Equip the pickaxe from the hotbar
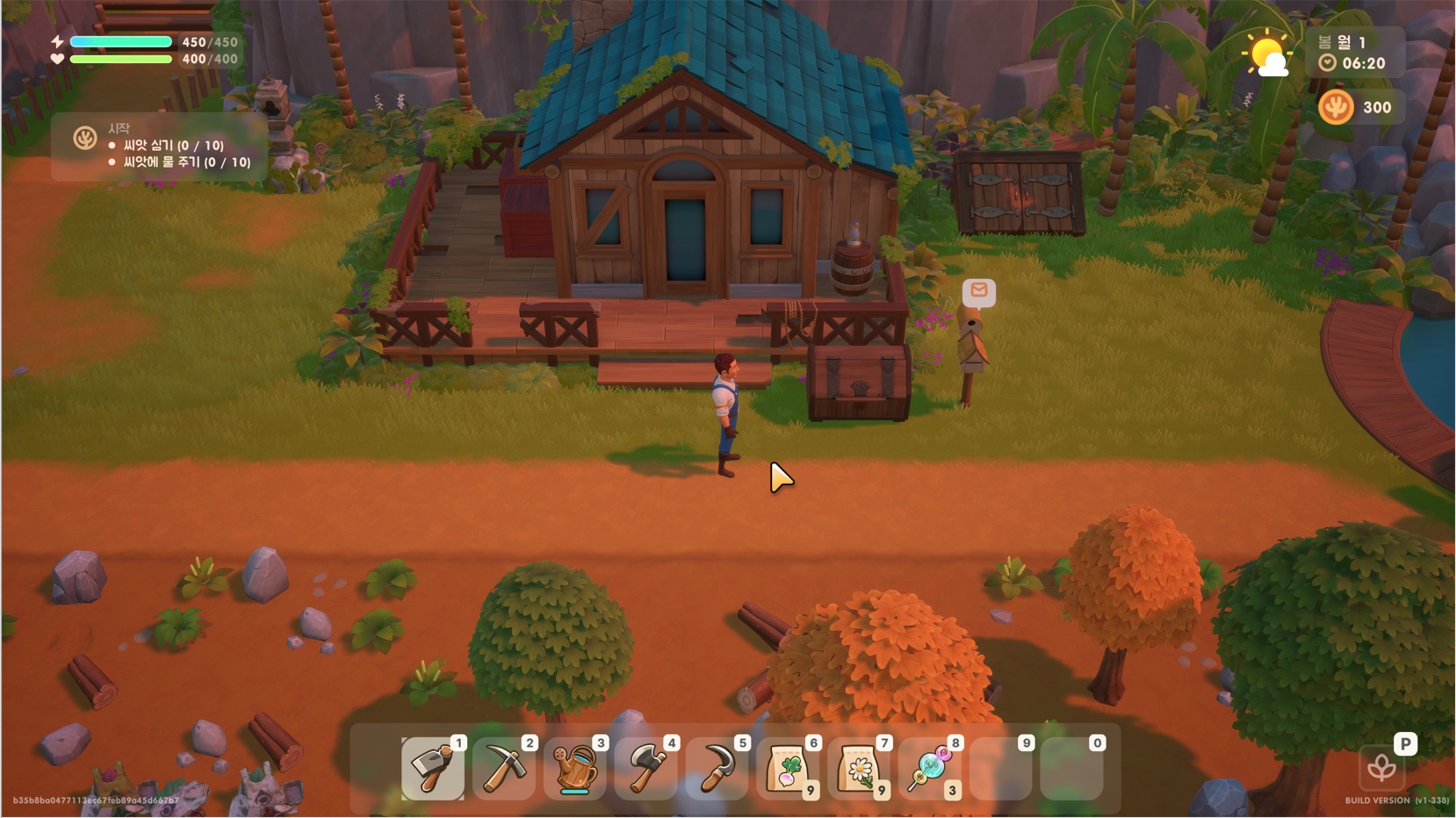 click(504, 769)
